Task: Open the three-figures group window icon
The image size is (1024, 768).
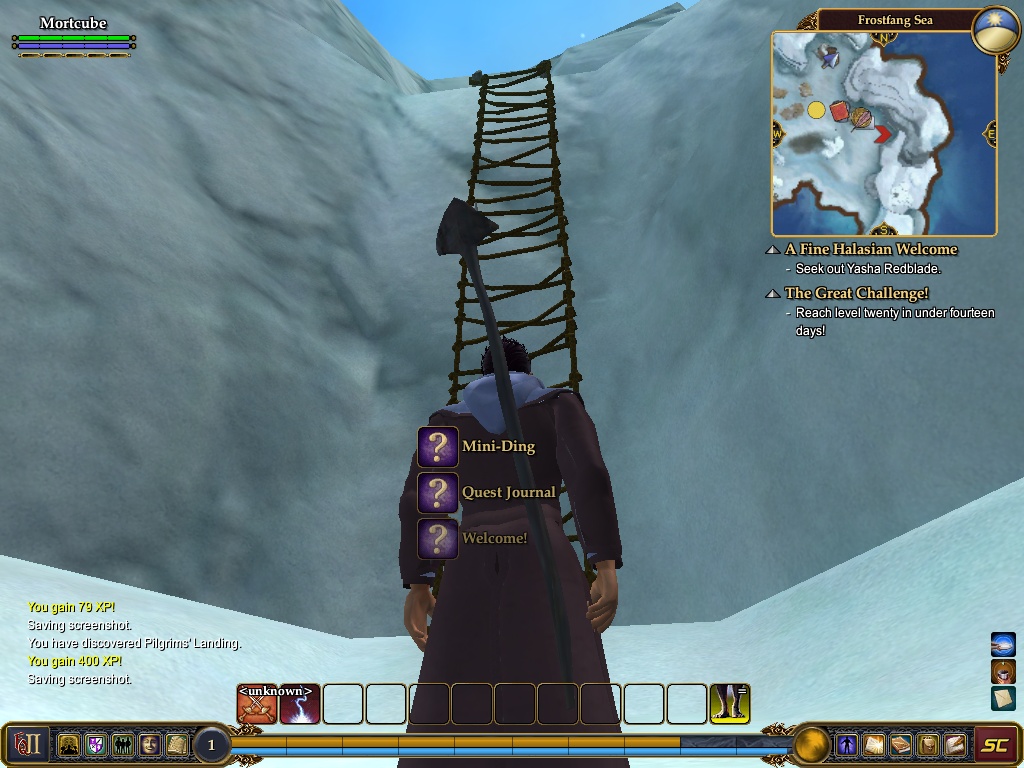Action: [x=122, y=744]
